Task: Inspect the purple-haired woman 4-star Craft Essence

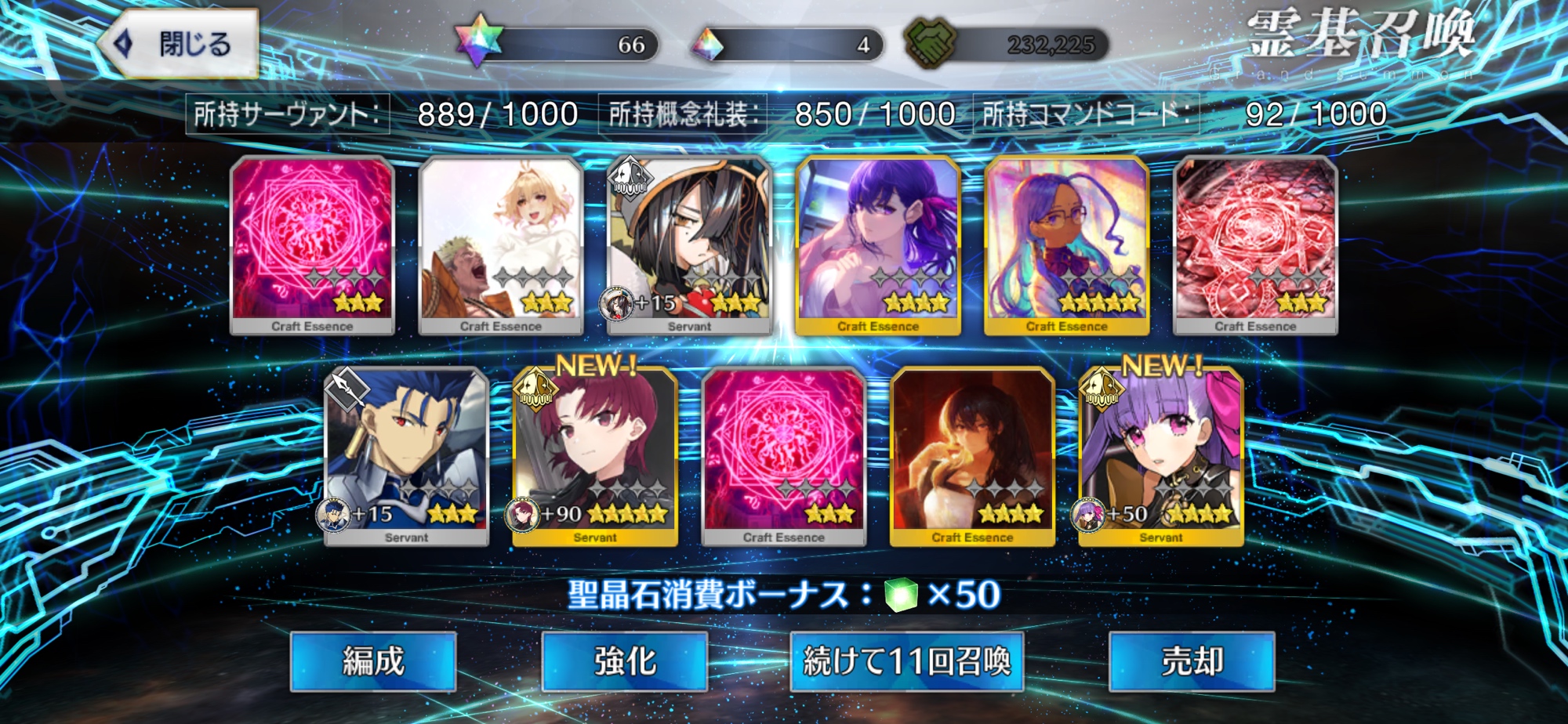Action: click(878, 244)
